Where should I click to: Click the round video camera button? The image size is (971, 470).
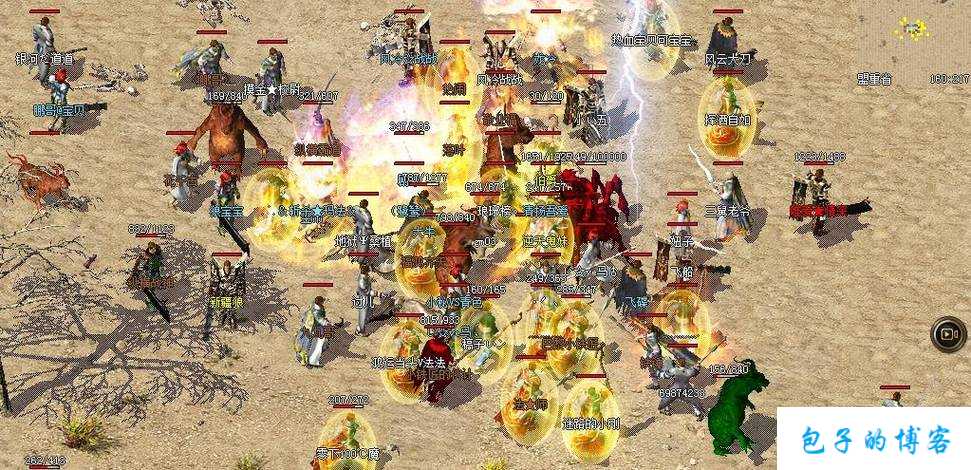pyautogui.click(x=947, y=334)
